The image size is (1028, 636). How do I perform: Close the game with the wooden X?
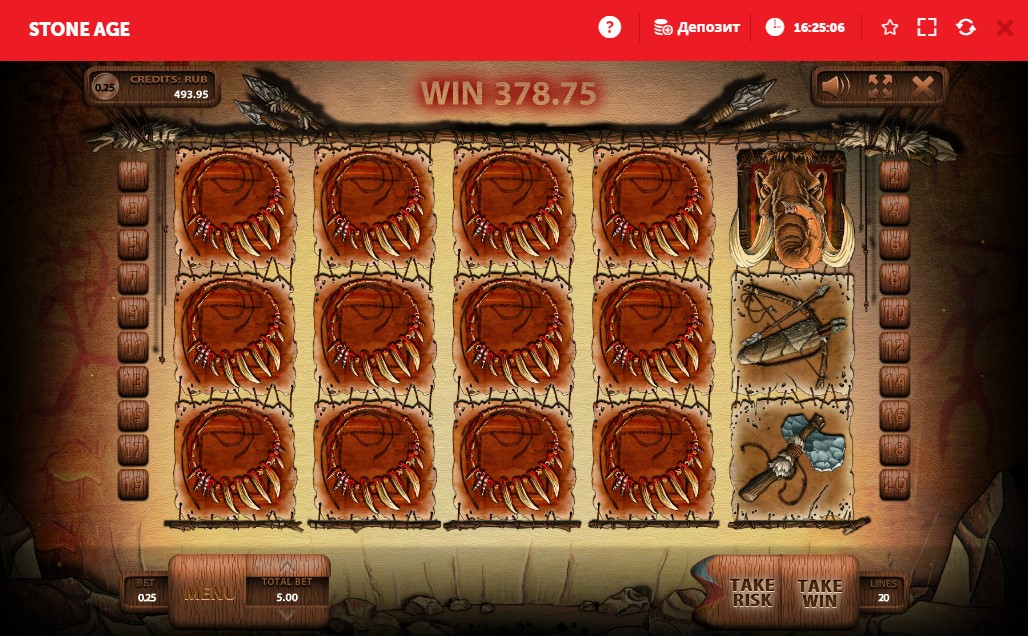923,87
